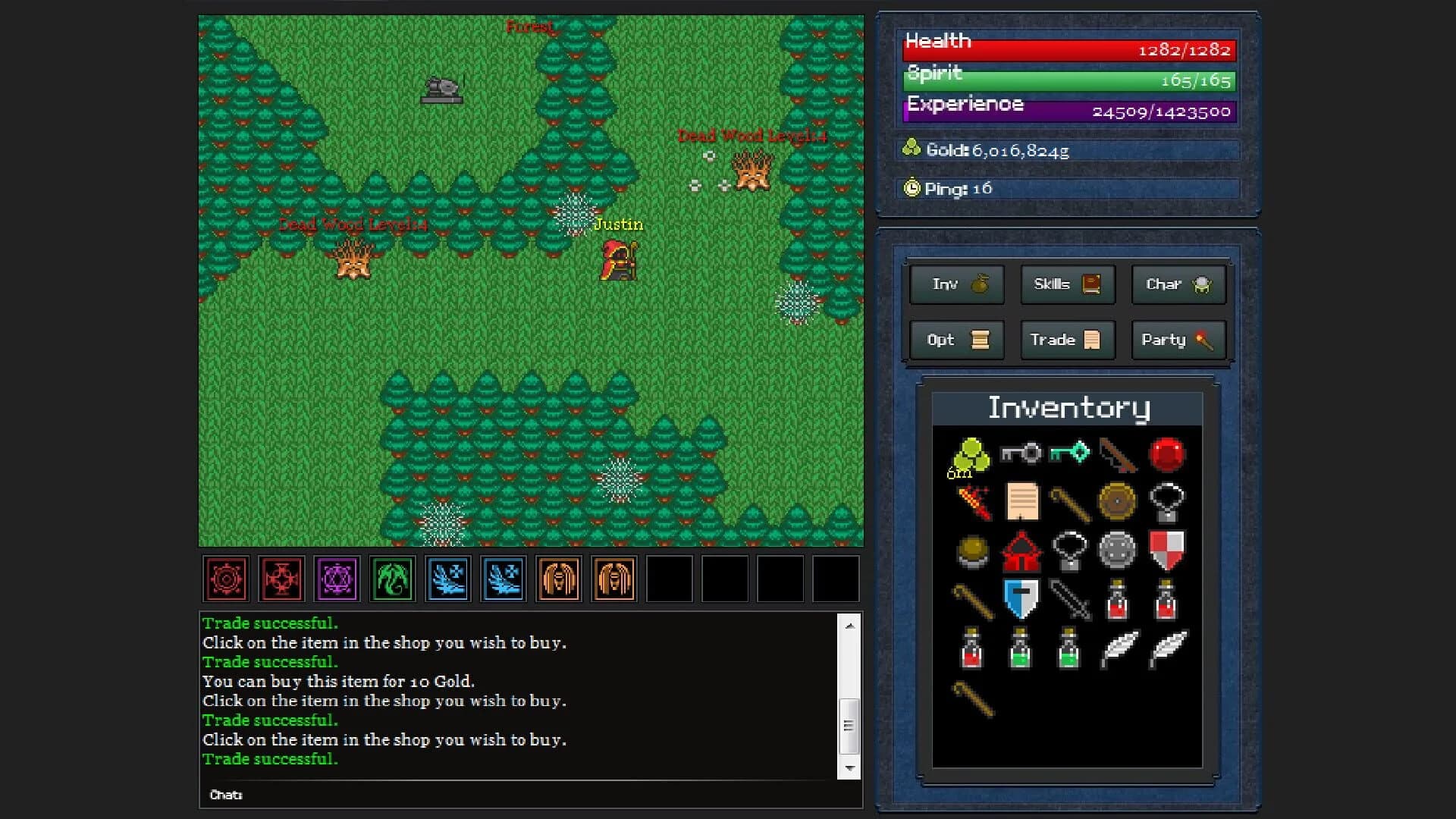Switch to the Char tab
This screenshot has width=1456, height=819.
(x=1178, y=284)
